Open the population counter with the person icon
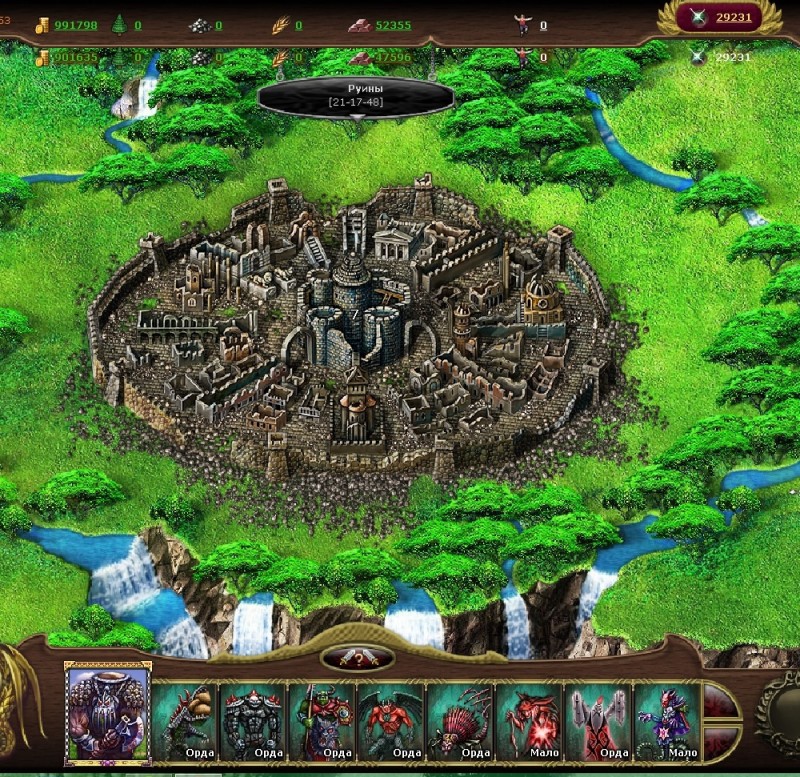The image size is (800, 777). (531, 25)
